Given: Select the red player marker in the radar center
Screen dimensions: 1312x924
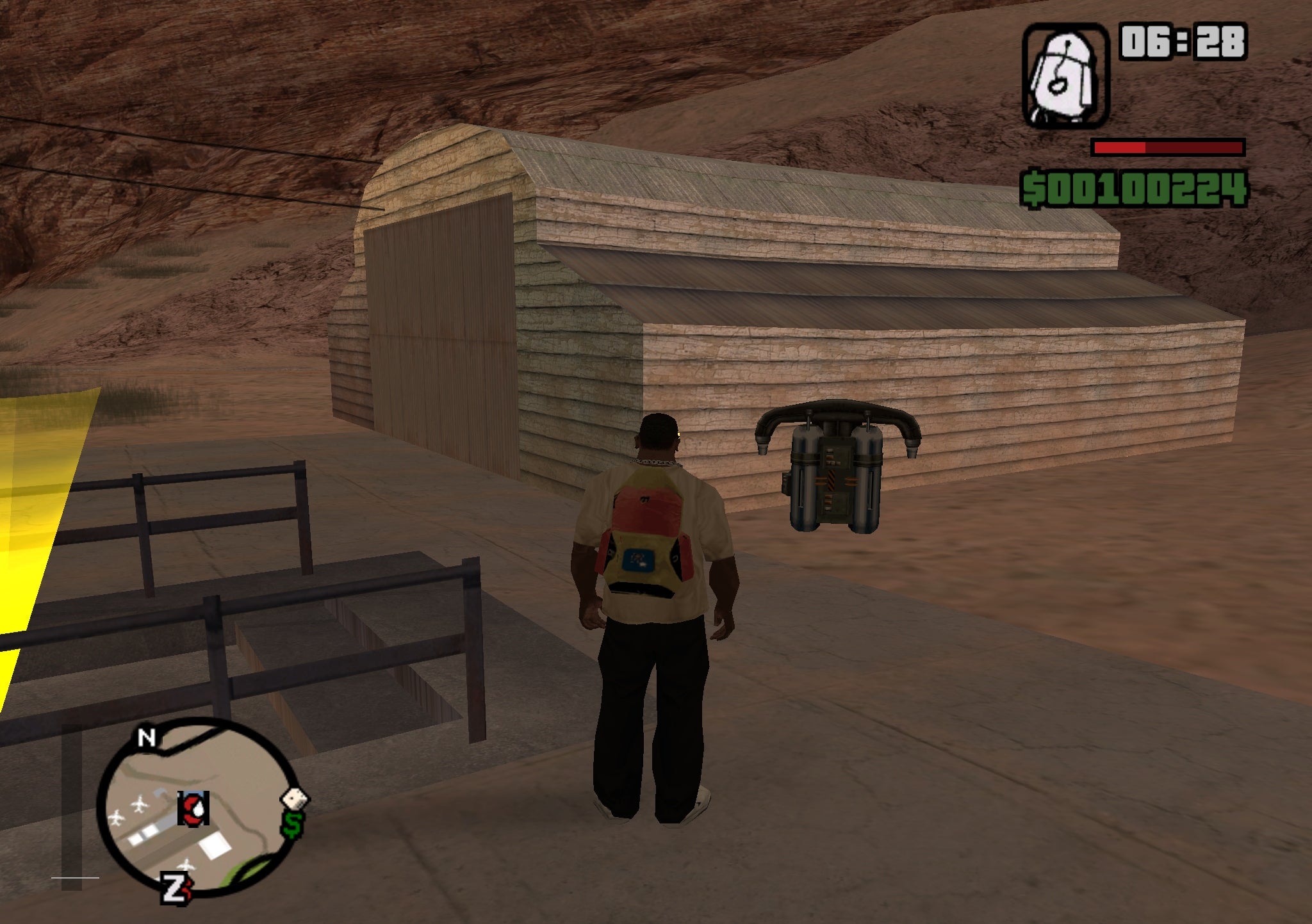Looking at the screenshot, I should [193, 809].
